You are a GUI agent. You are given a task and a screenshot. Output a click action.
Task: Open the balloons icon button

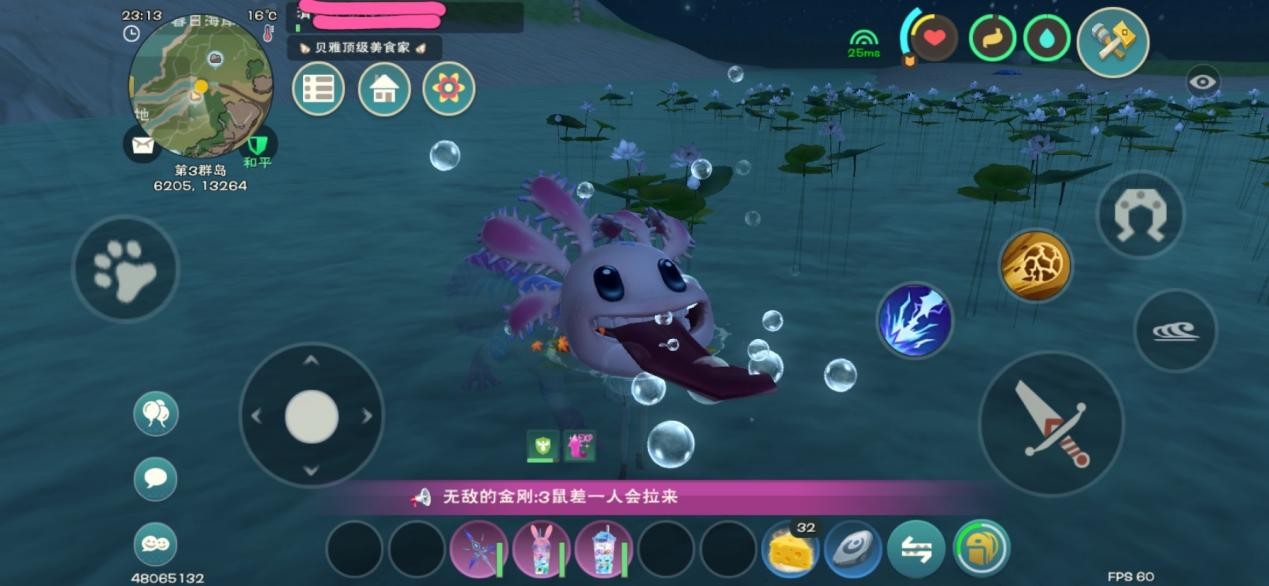(x=156, y=413)
